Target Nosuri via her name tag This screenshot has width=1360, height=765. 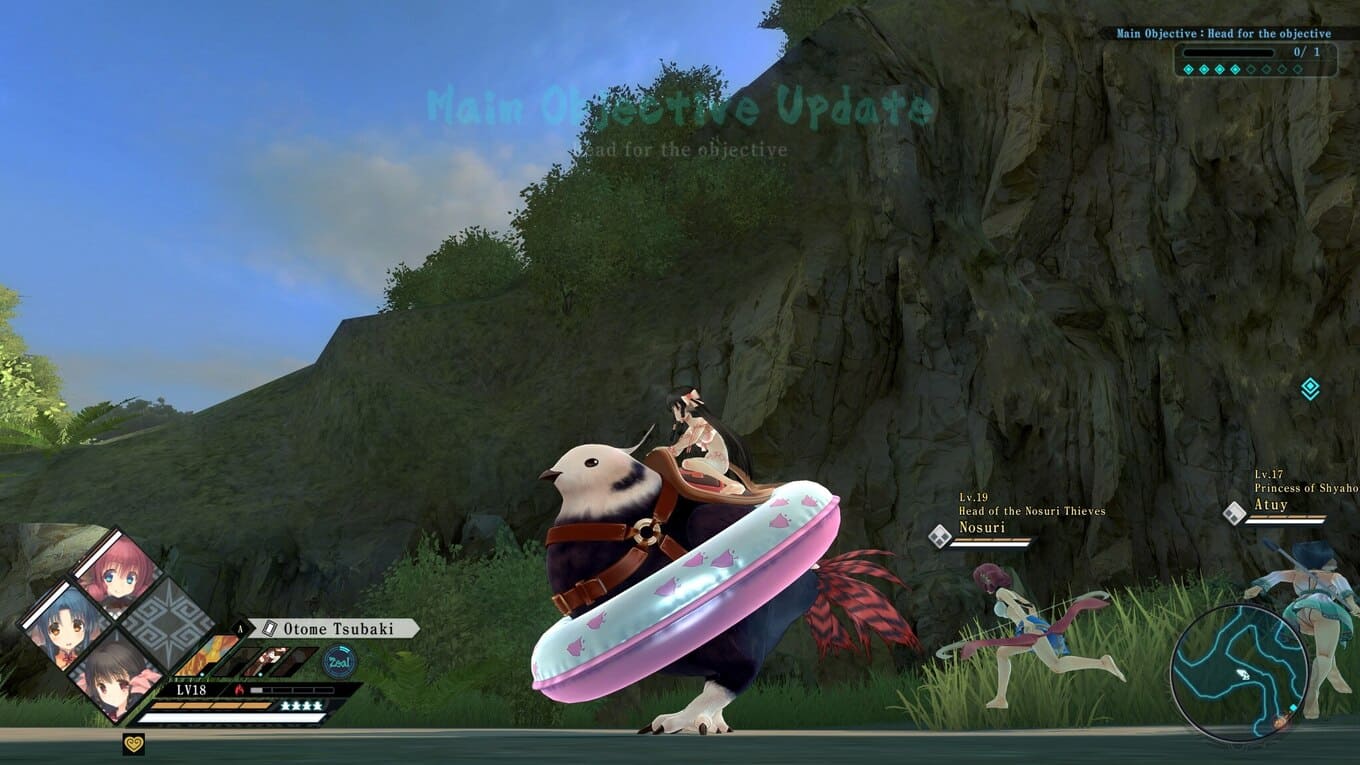point(982,527)
